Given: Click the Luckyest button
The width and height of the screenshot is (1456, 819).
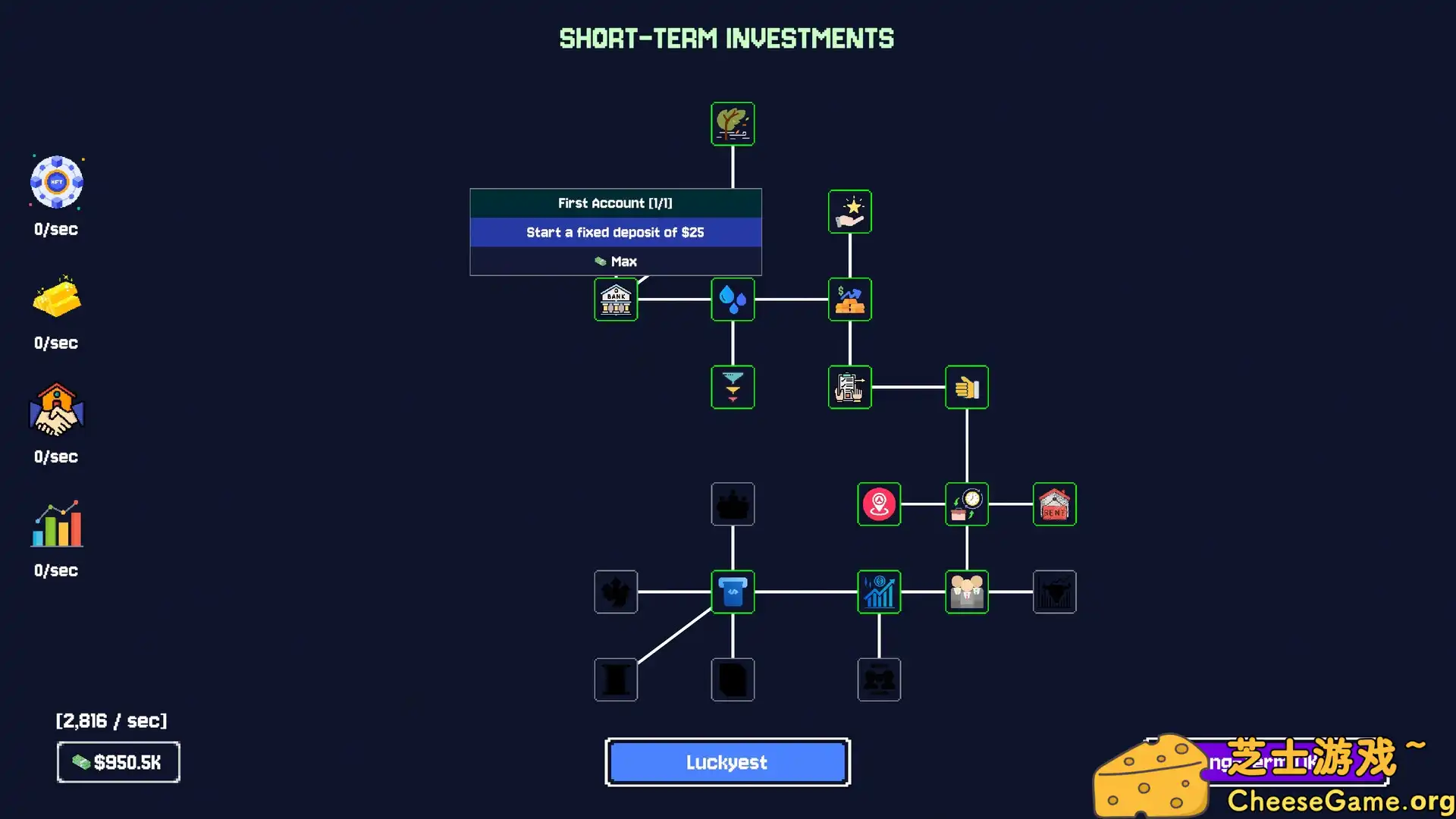Looking at the screenshot, I should (726, 762).
